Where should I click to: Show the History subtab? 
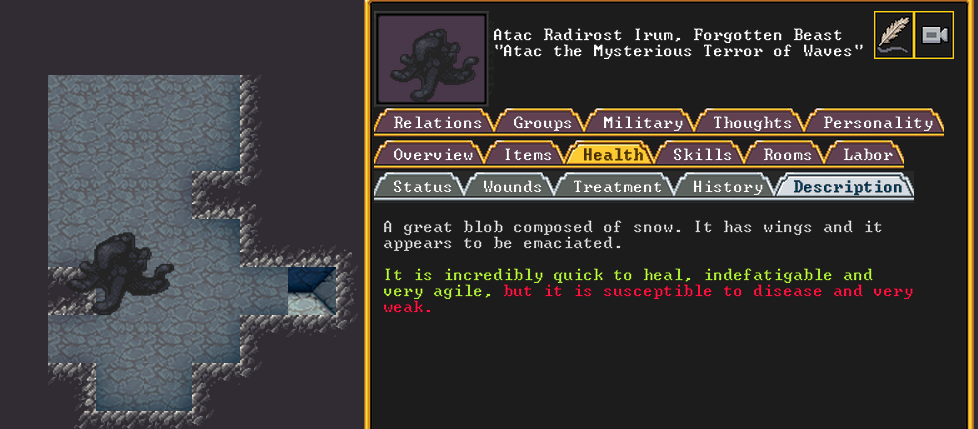[x=727, y=187]
